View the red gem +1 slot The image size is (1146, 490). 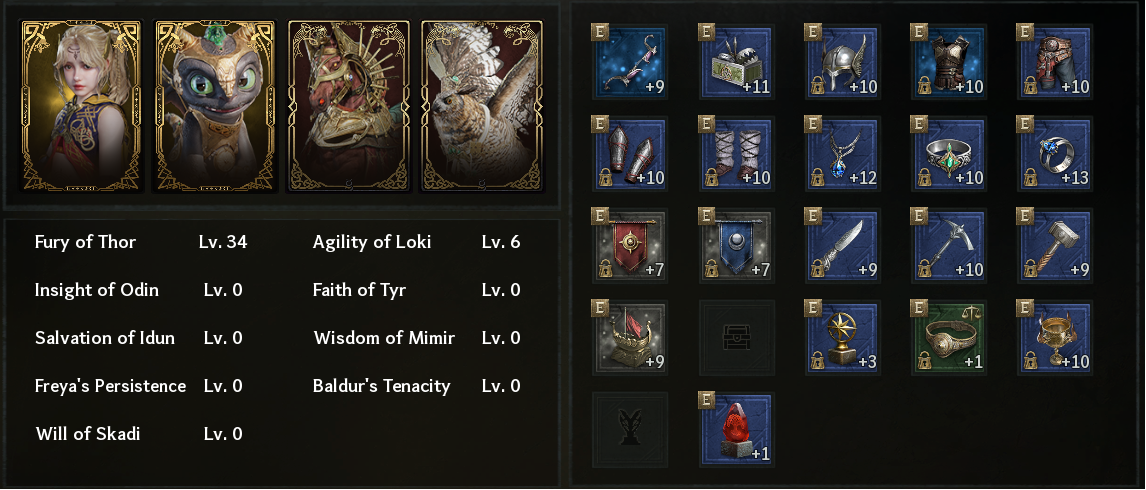(x=736, y=430)
